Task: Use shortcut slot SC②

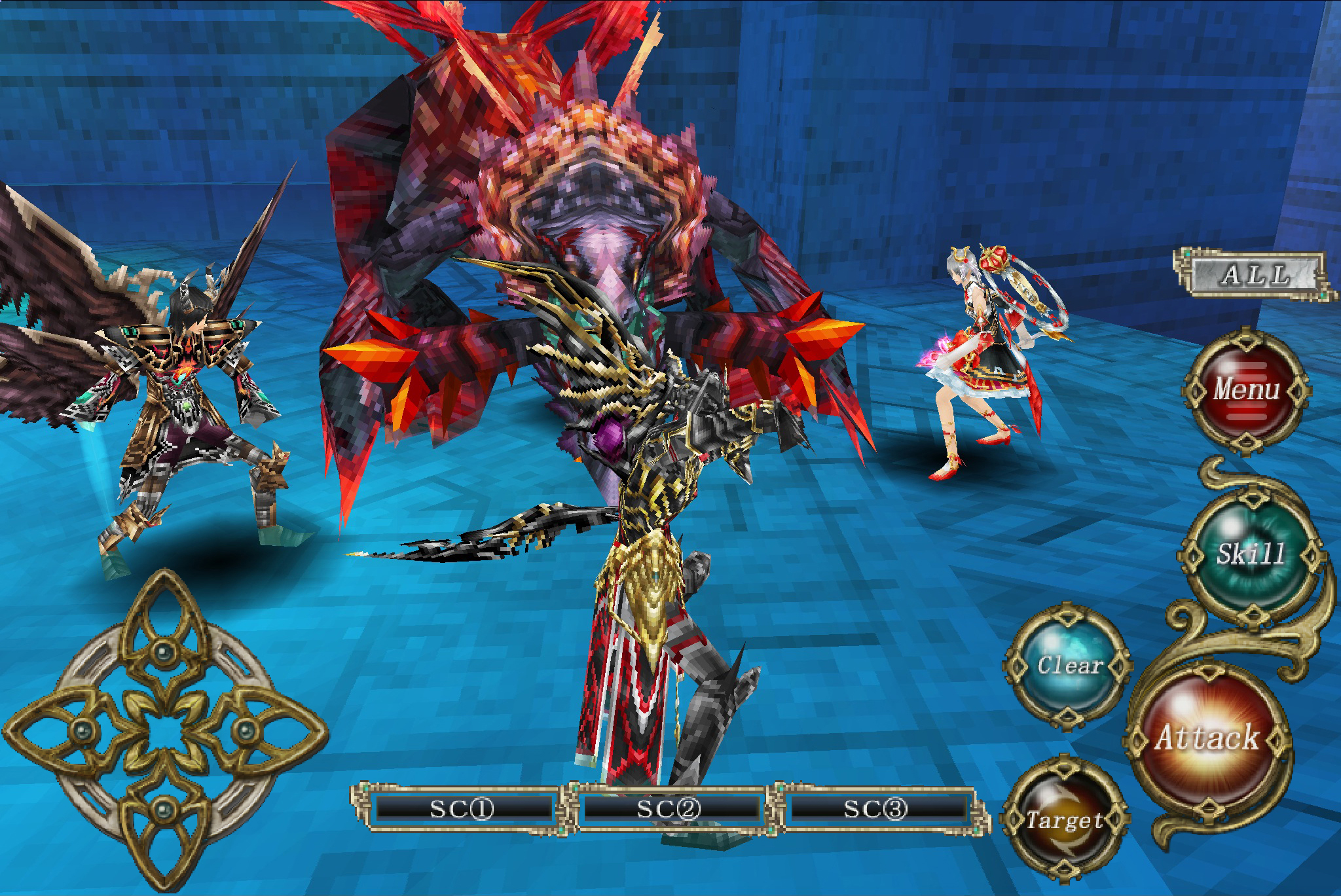Action: click(670, 809)
